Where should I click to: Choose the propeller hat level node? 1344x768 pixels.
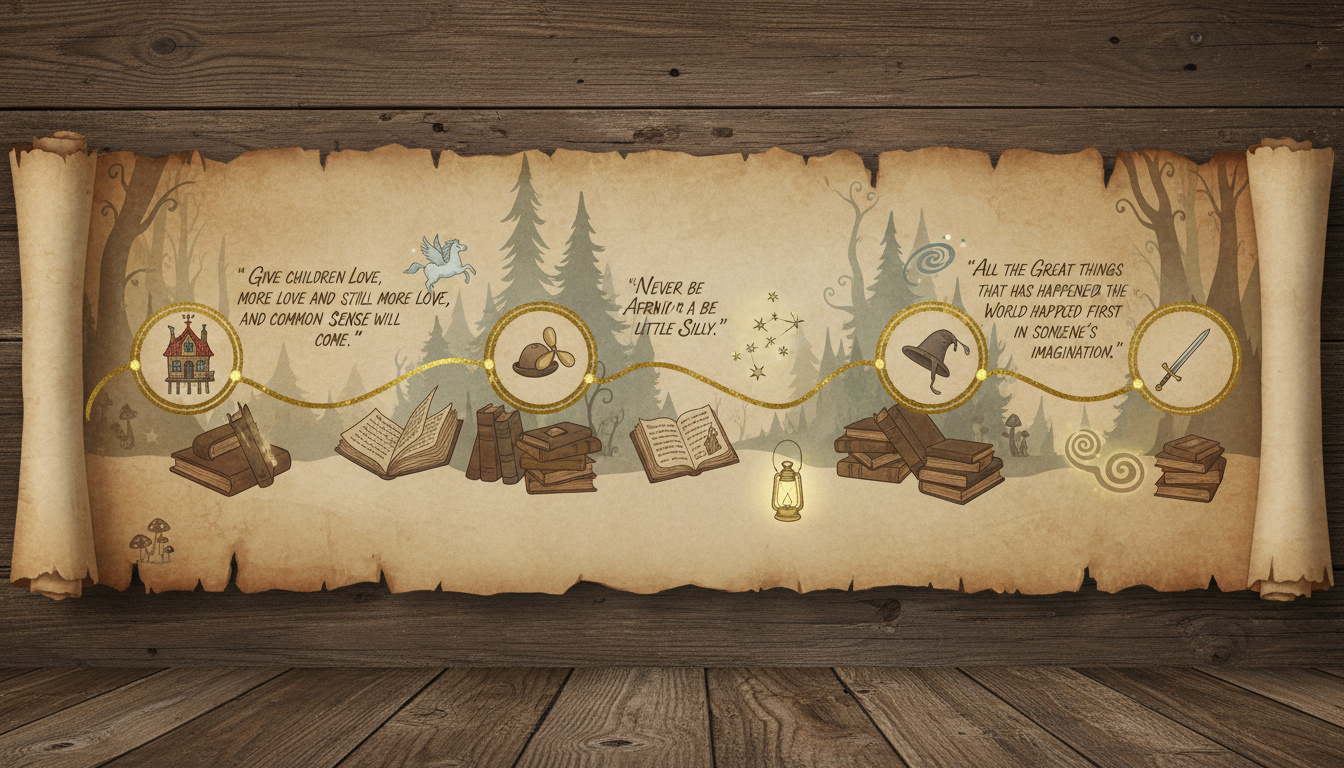point(541,357)
